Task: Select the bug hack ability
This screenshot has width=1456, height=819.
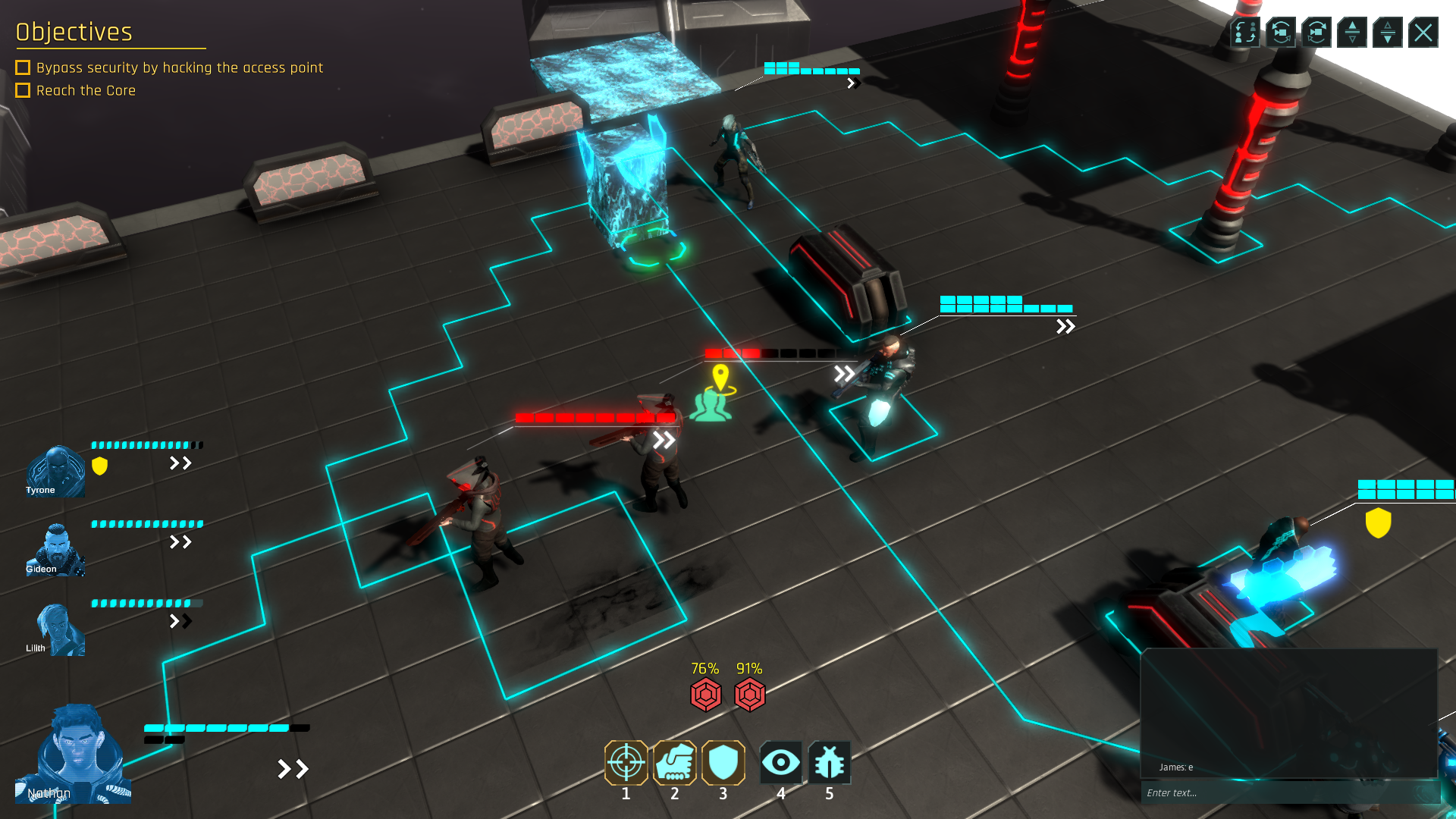Action: point(829,763)
